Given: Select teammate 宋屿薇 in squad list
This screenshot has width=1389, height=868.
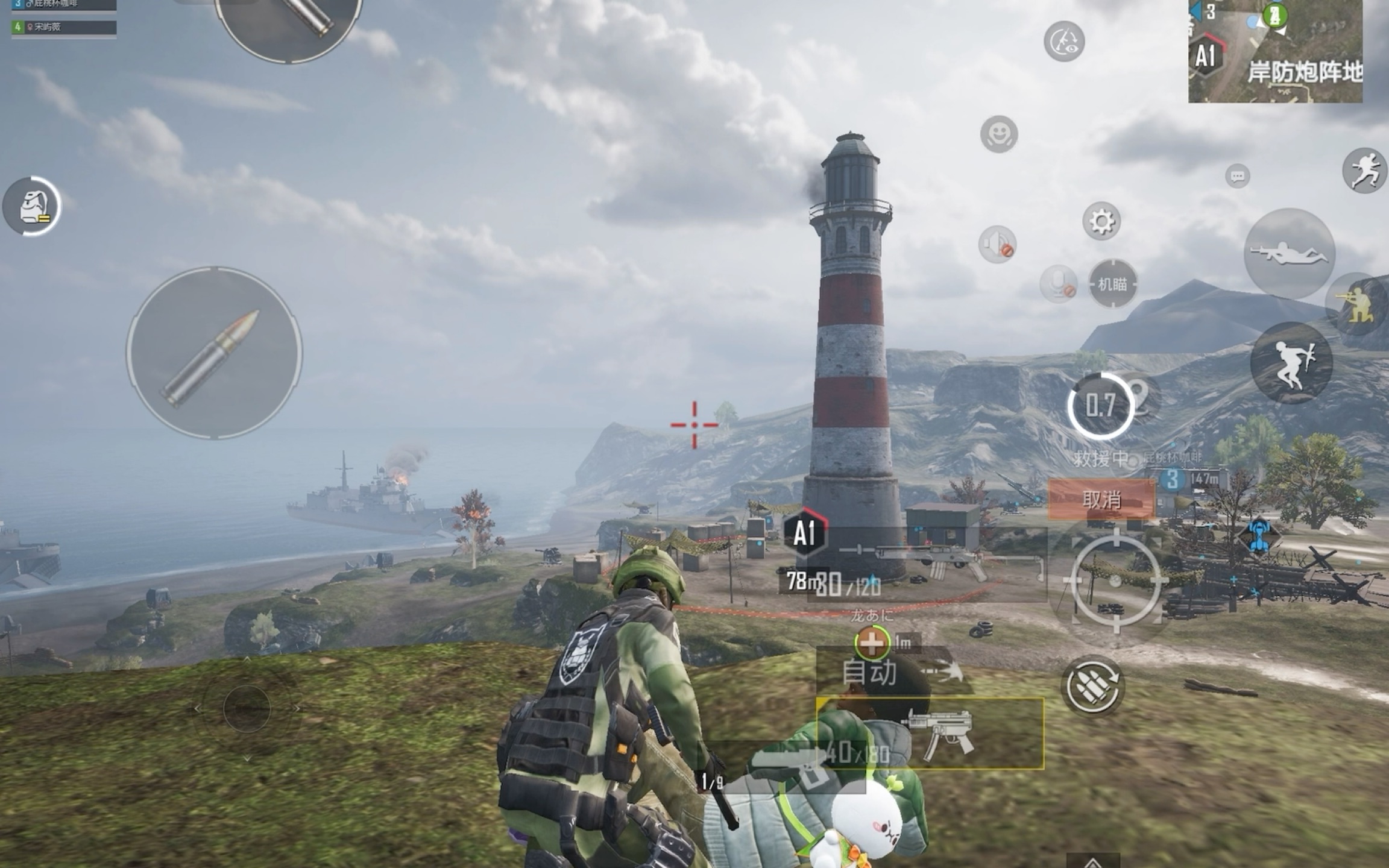Looking at the screenshot, I should click(x=60, y=27).
